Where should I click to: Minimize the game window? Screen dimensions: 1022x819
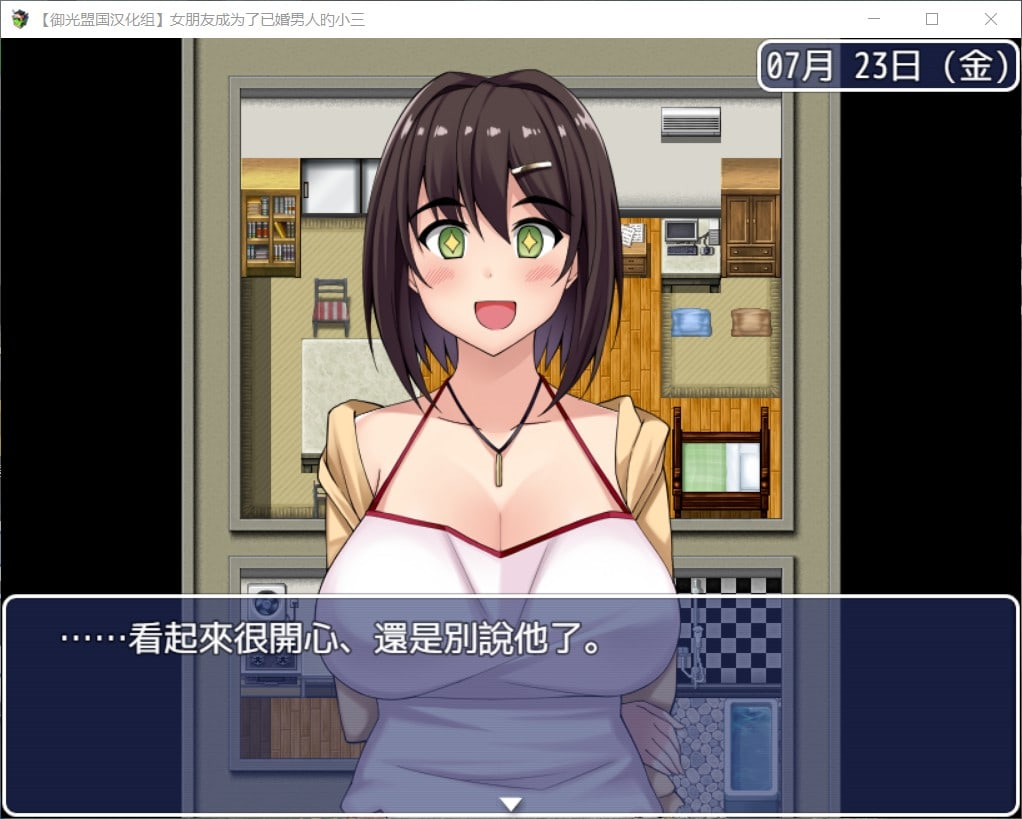pos(874,19)
